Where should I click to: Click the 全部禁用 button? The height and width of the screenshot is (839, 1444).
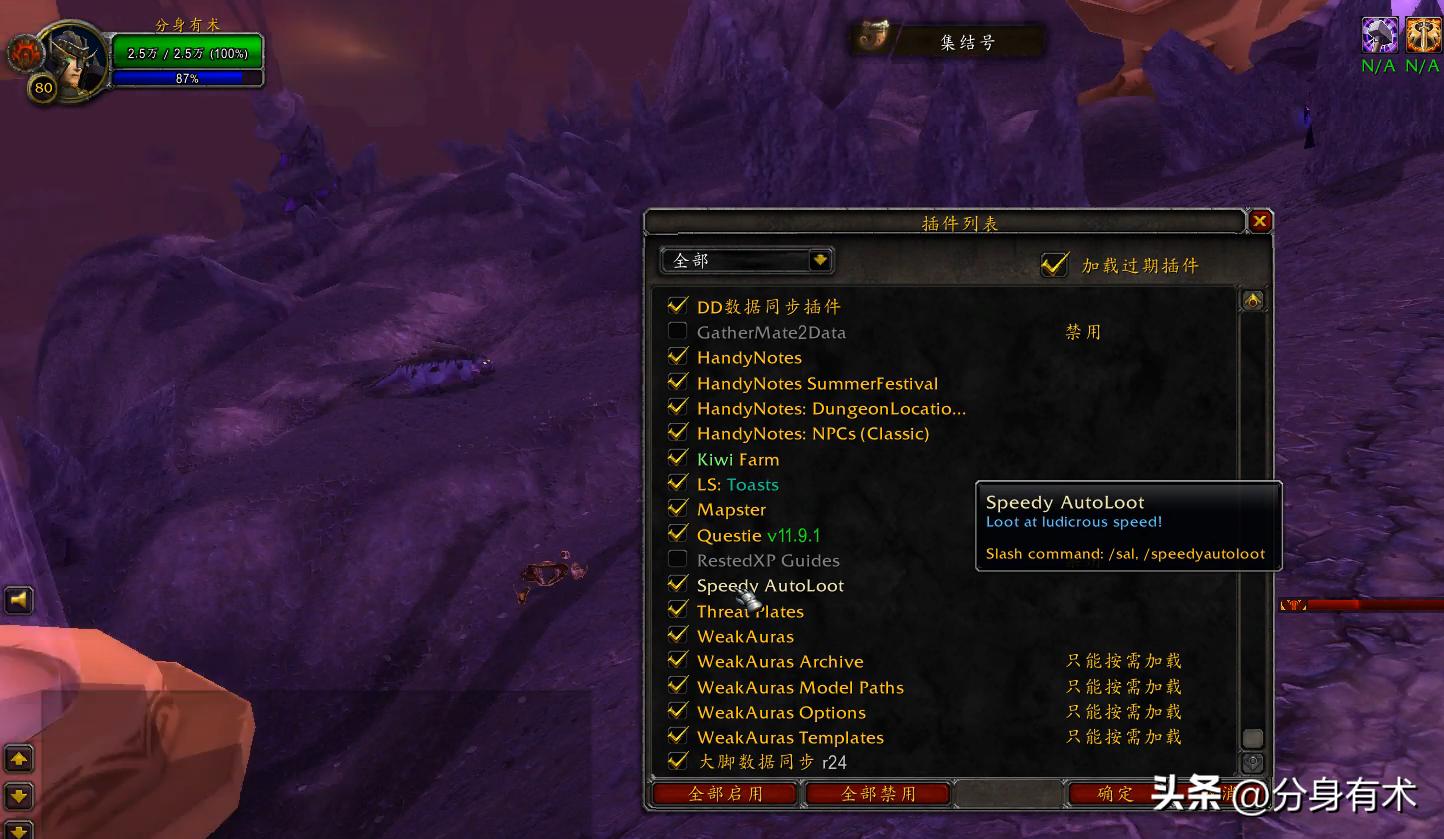[x=877, y=793]
